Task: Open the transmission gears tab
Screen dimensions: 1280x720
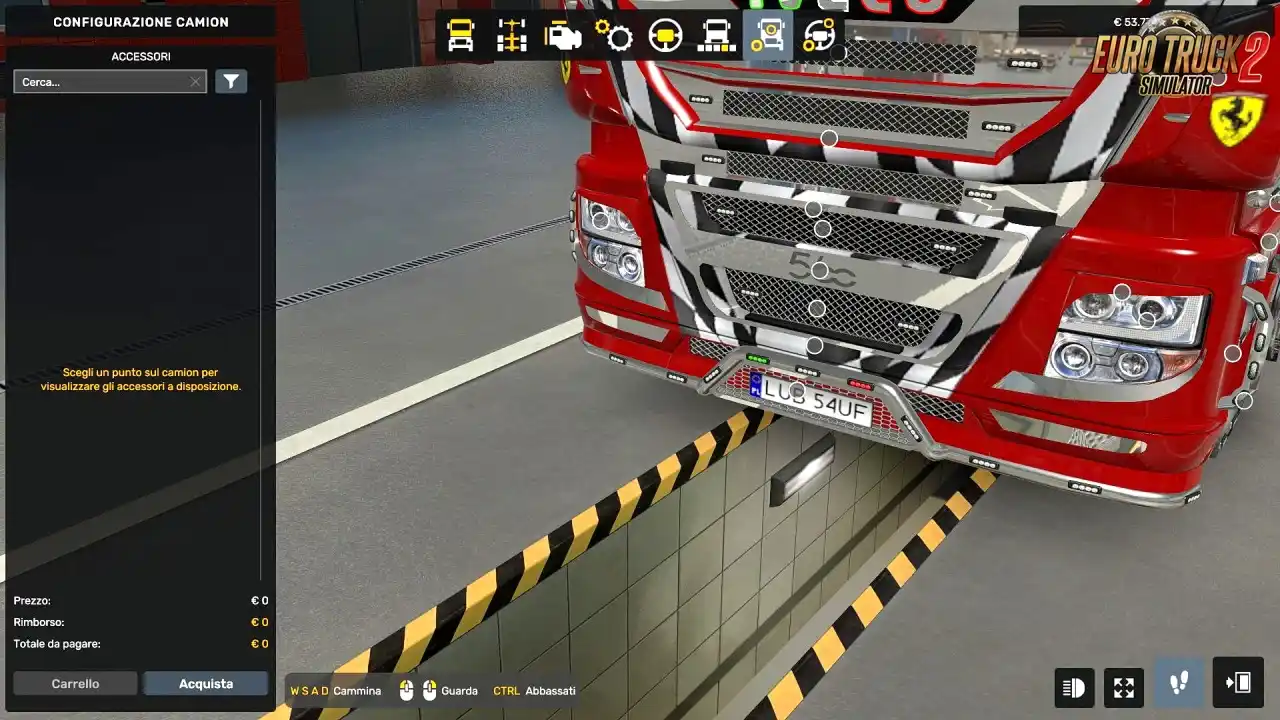Action: click(x=614, y=36)
